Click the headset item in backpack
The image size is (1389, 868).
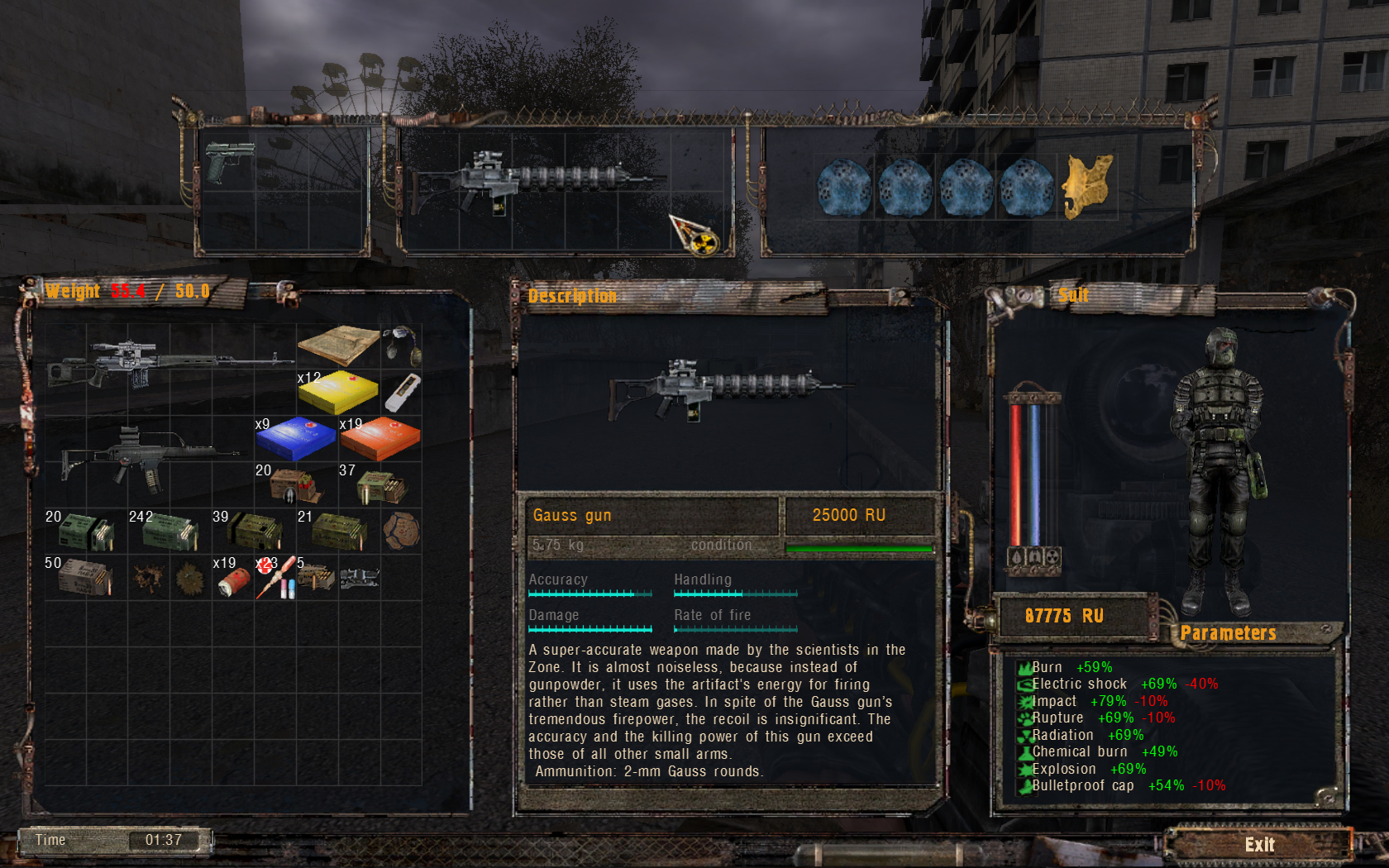(x=402, y=344)
